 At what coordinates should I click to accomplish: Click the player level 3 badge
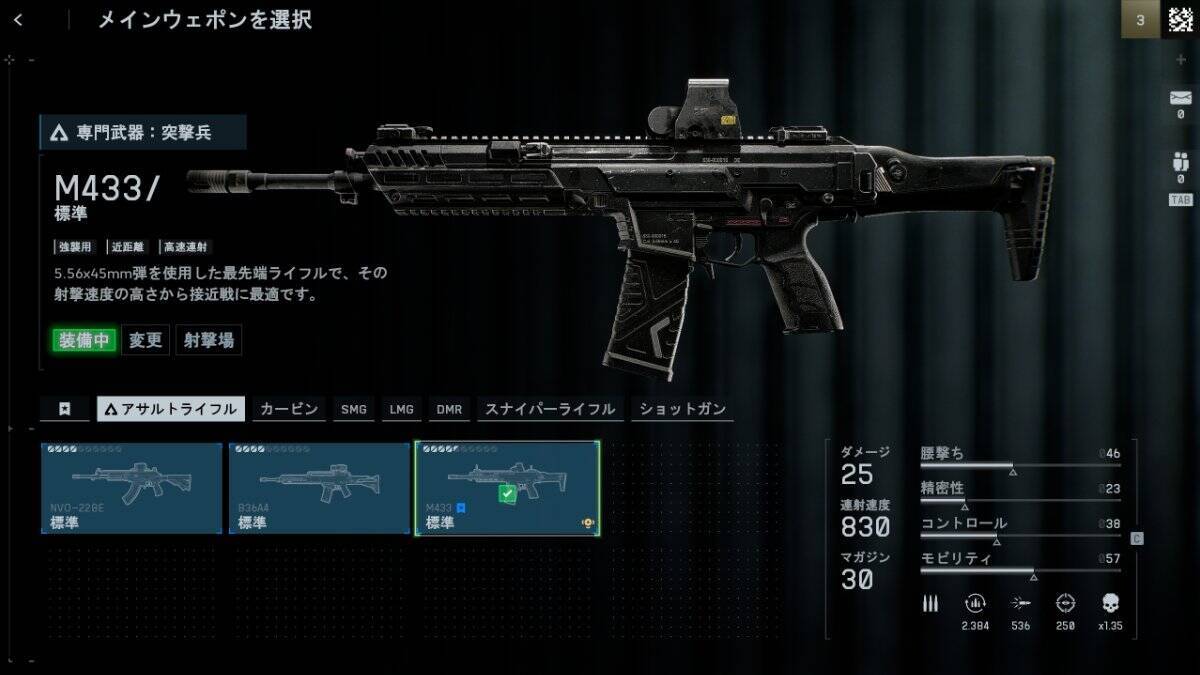point(1140,19)
